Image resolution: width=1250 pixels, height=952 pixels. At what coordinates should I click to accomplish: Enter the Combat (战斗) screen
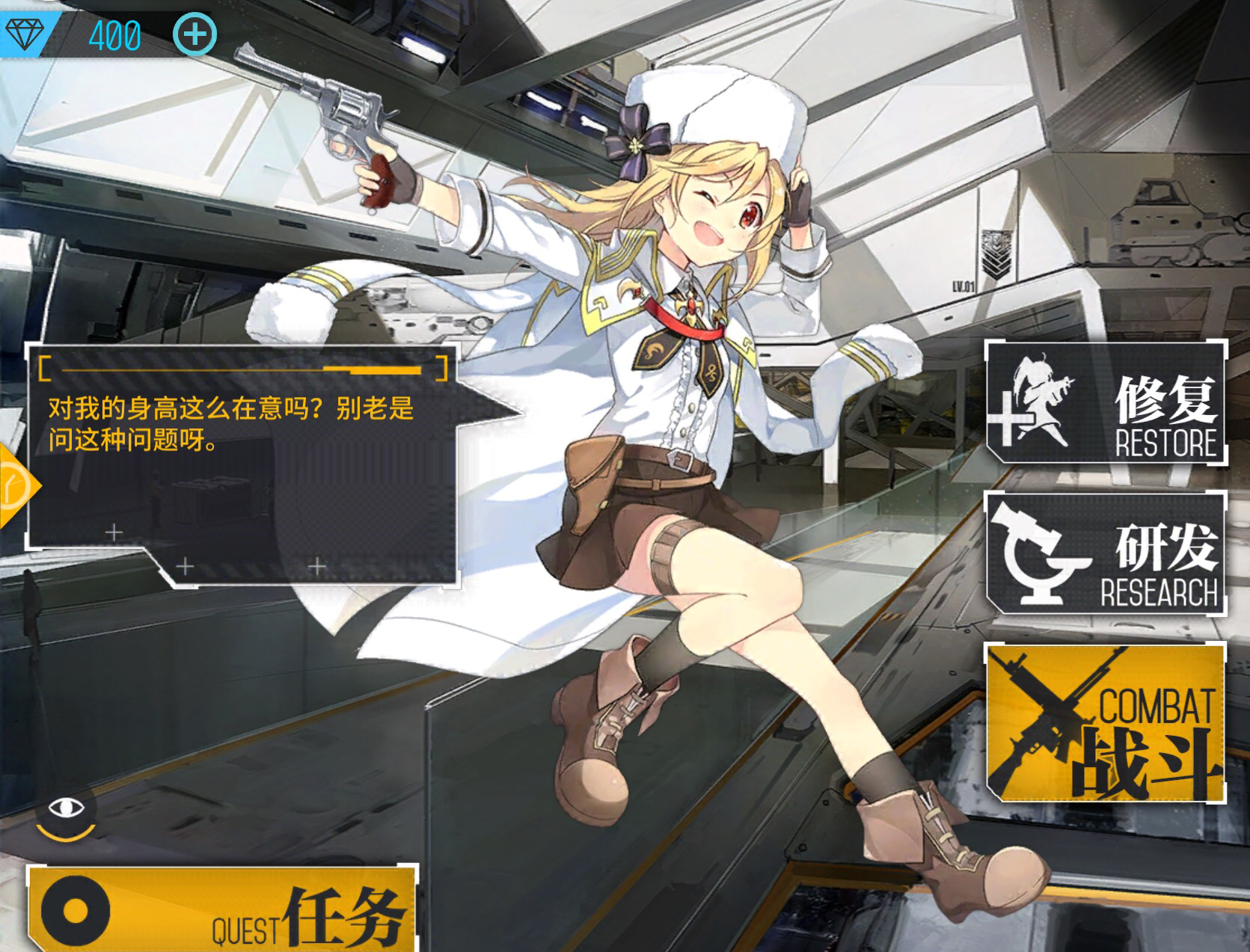(x=1106, y=722)
